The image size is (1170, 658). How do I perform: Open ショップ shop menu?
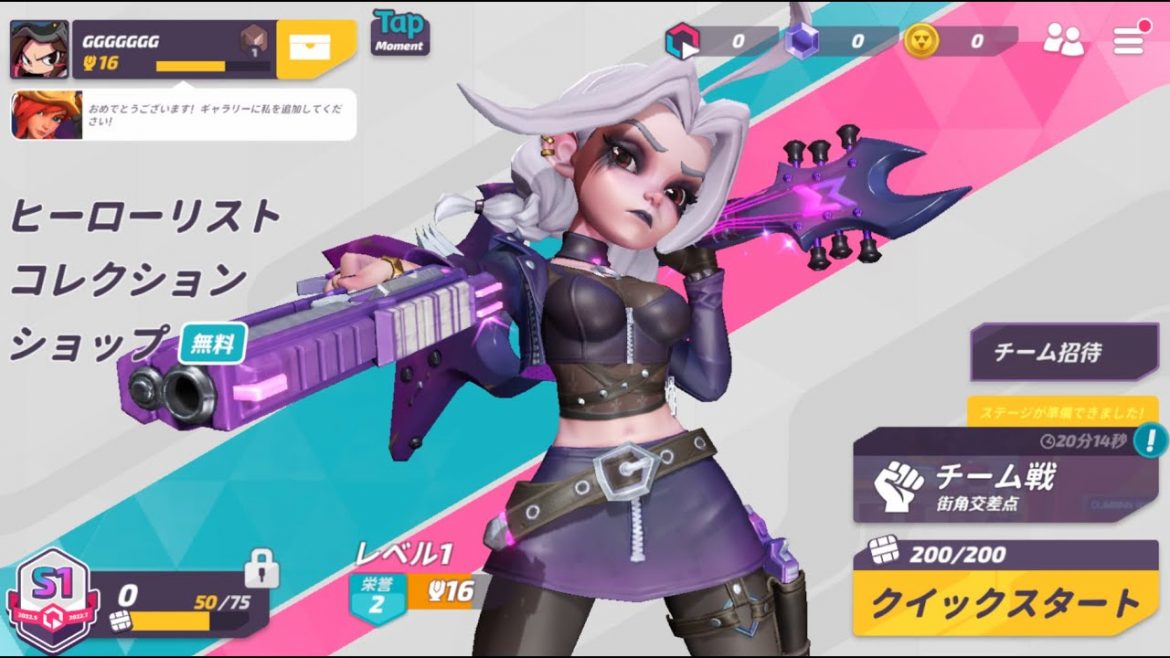click(x=88, y=343)
